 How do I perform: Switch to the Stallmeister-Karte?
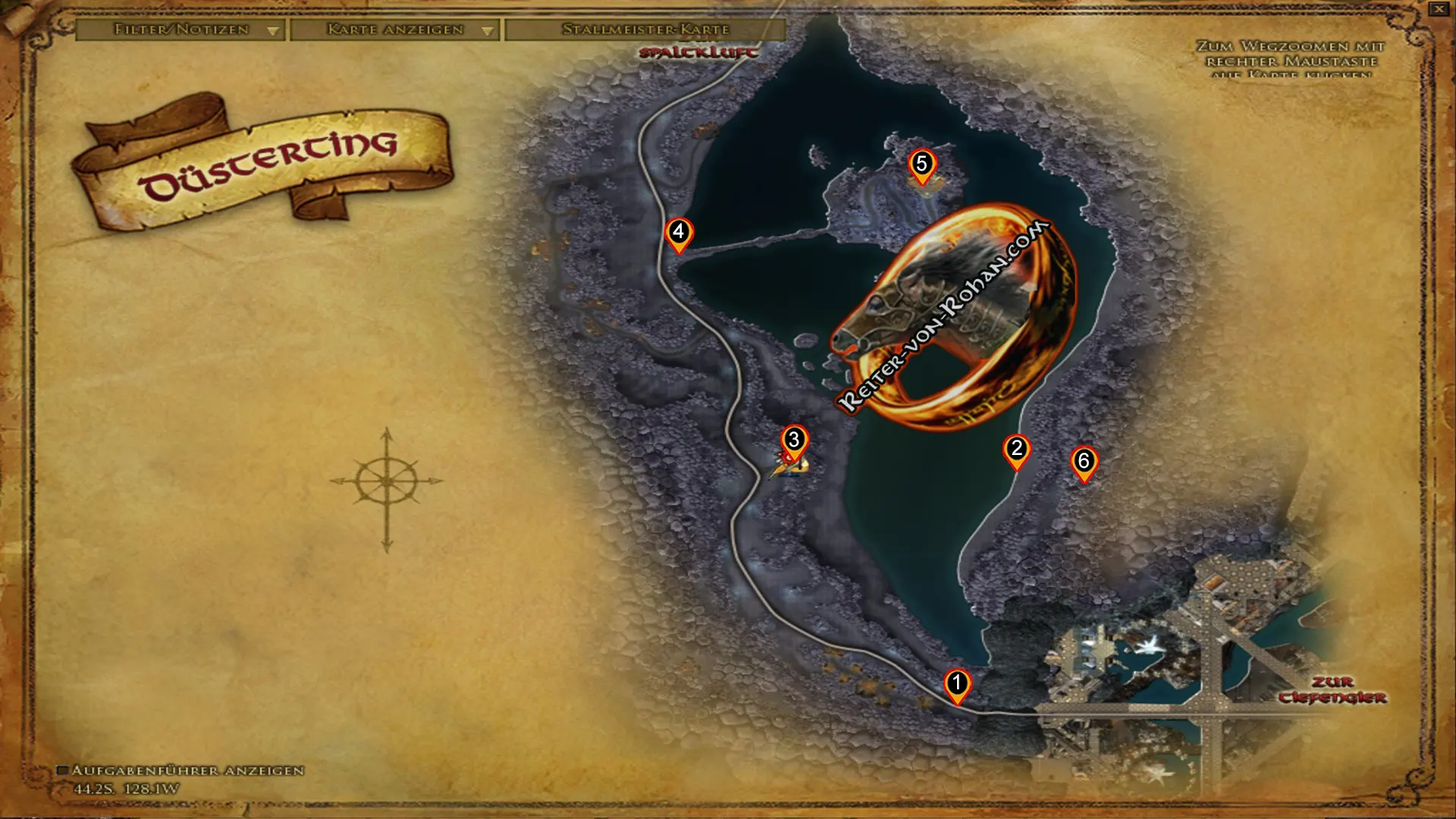(x=645, y=30)
